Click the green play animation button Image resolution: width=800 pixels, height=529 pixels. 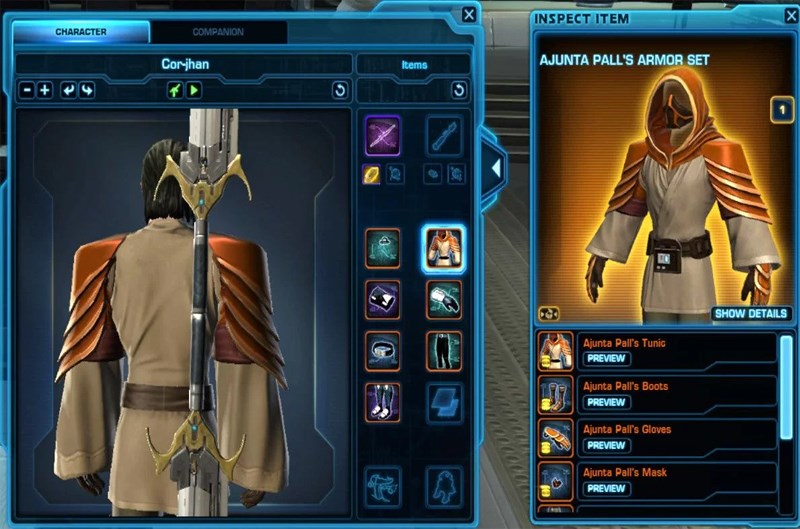tap(194, 91)
